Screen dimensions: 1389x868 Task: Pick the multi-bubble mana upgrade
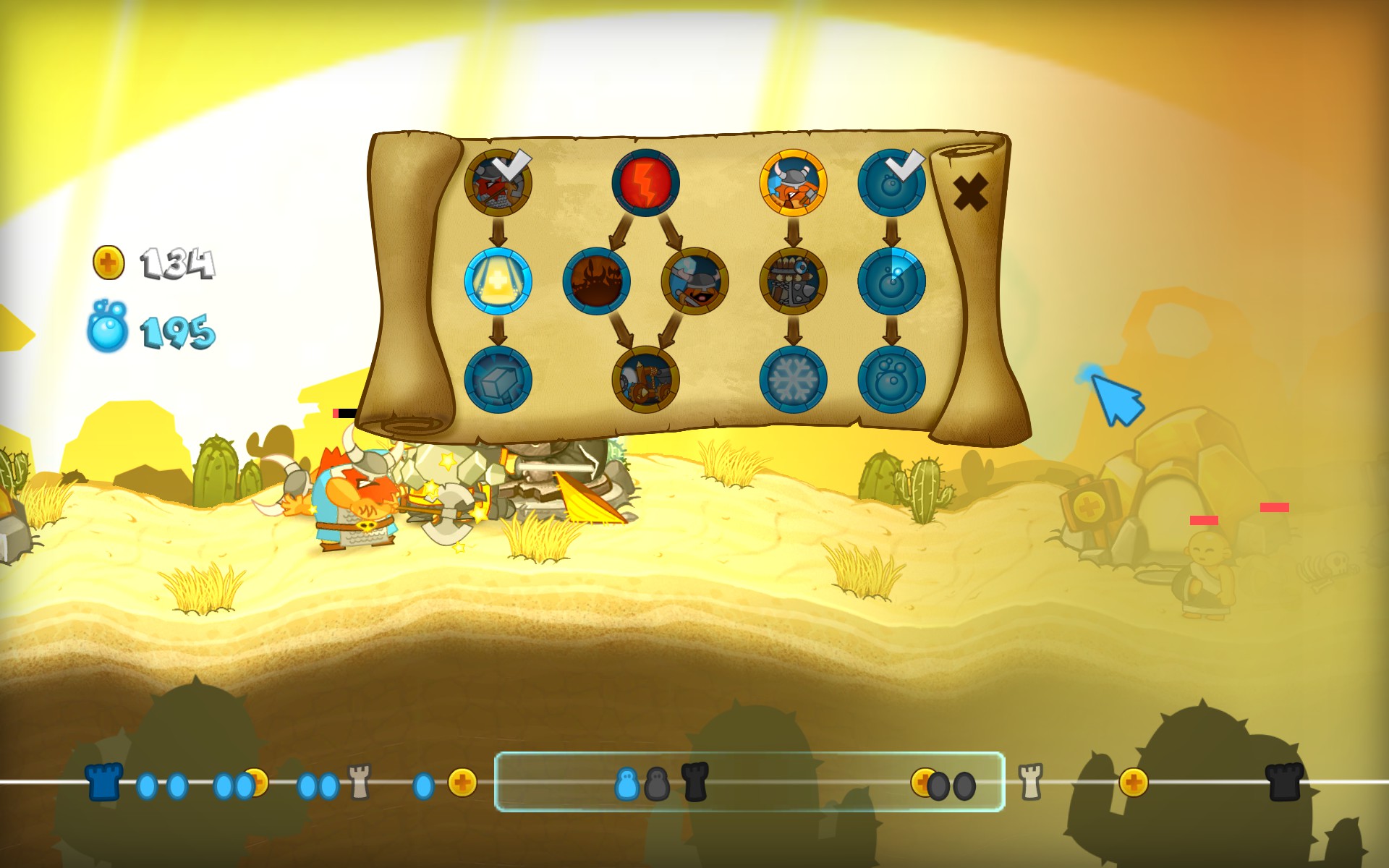pos(891,380)
